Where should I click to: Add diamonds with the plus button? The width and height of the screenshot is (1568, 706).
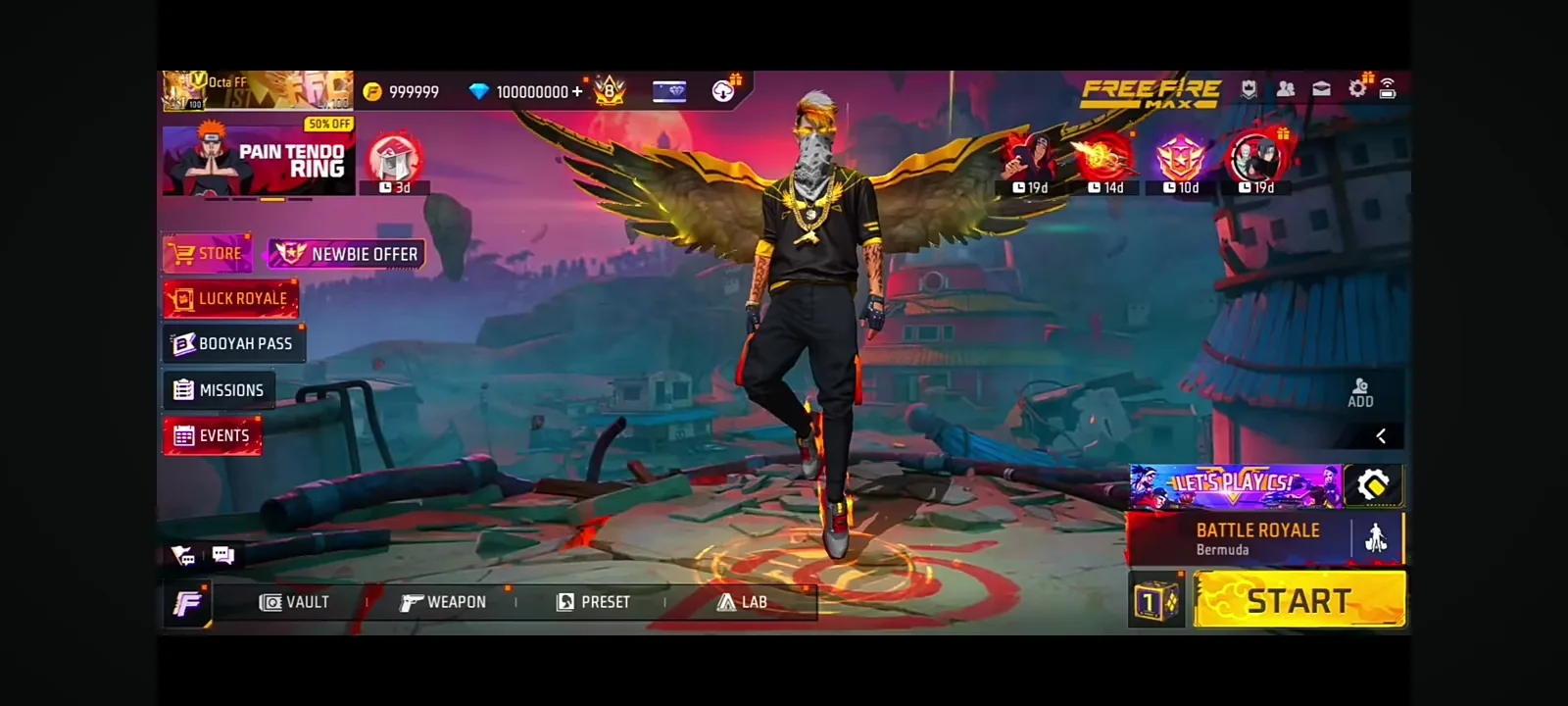coord(577,91)
